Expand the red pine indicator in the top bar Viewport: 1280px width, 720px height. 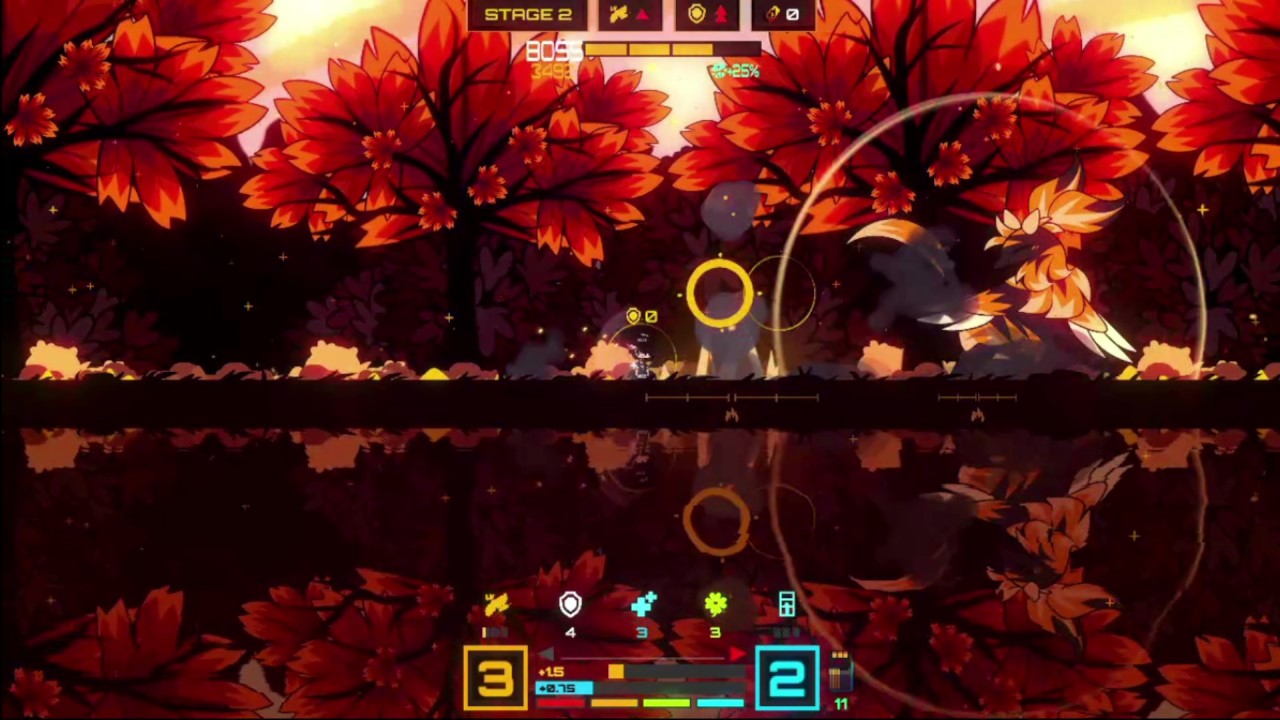(x=722, y=13)
